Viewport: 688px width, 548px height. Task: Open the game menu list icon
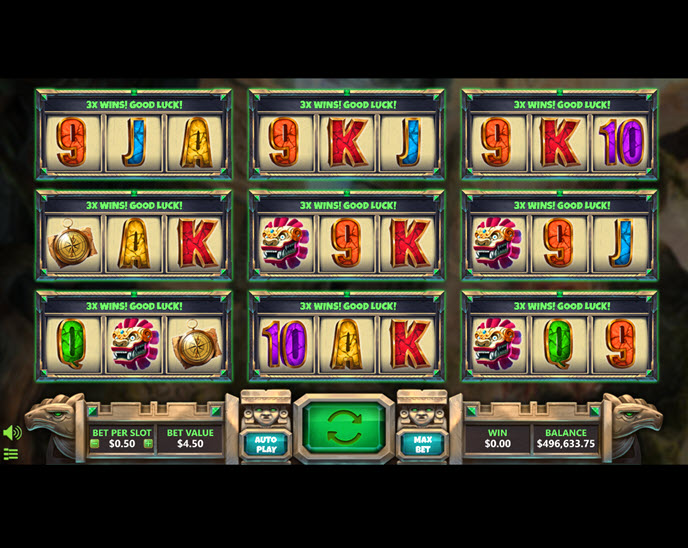(x=11, y=454)
